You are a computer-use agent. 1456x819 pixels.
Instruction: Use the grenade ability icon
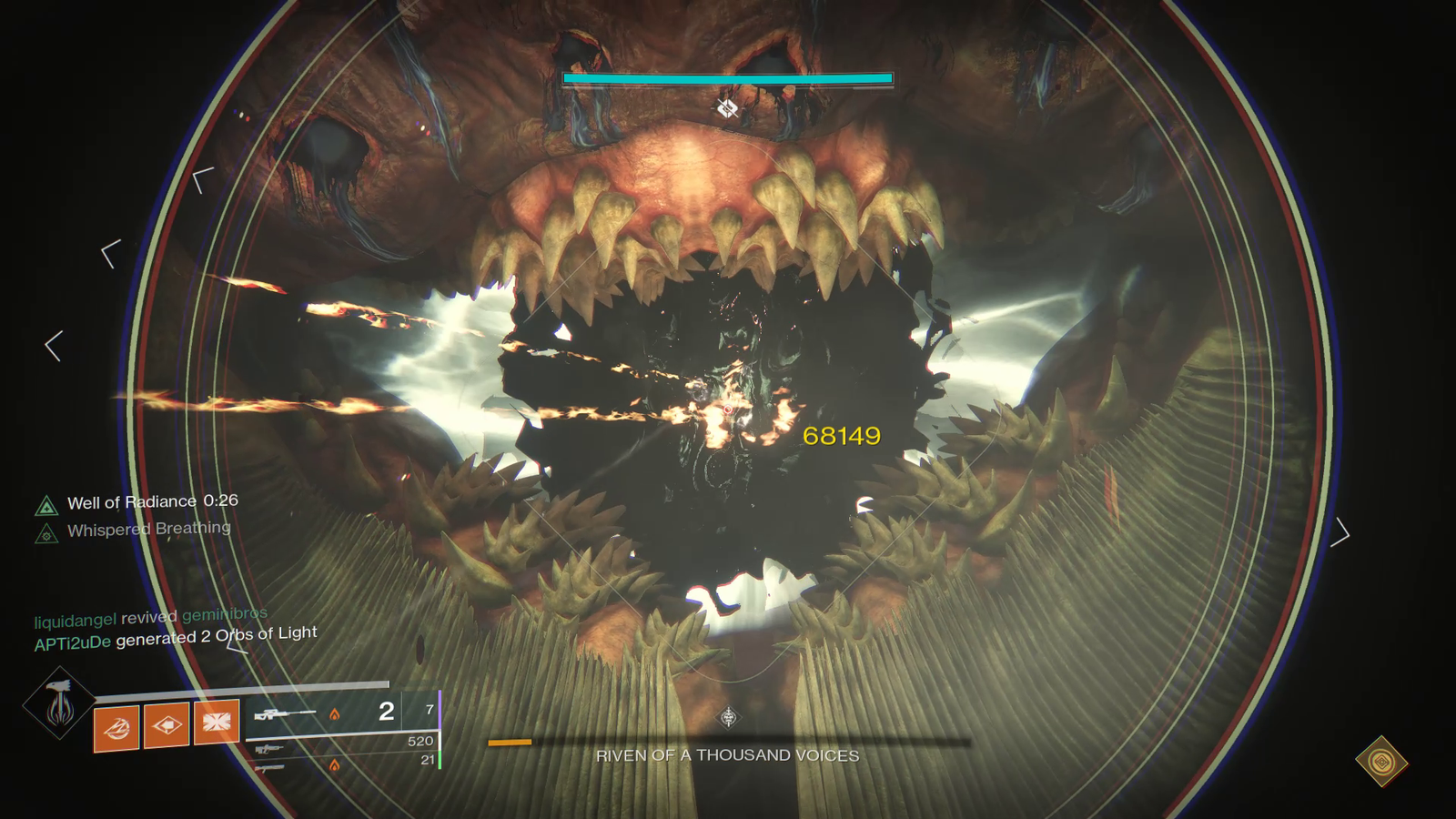(x=116, y=727)
